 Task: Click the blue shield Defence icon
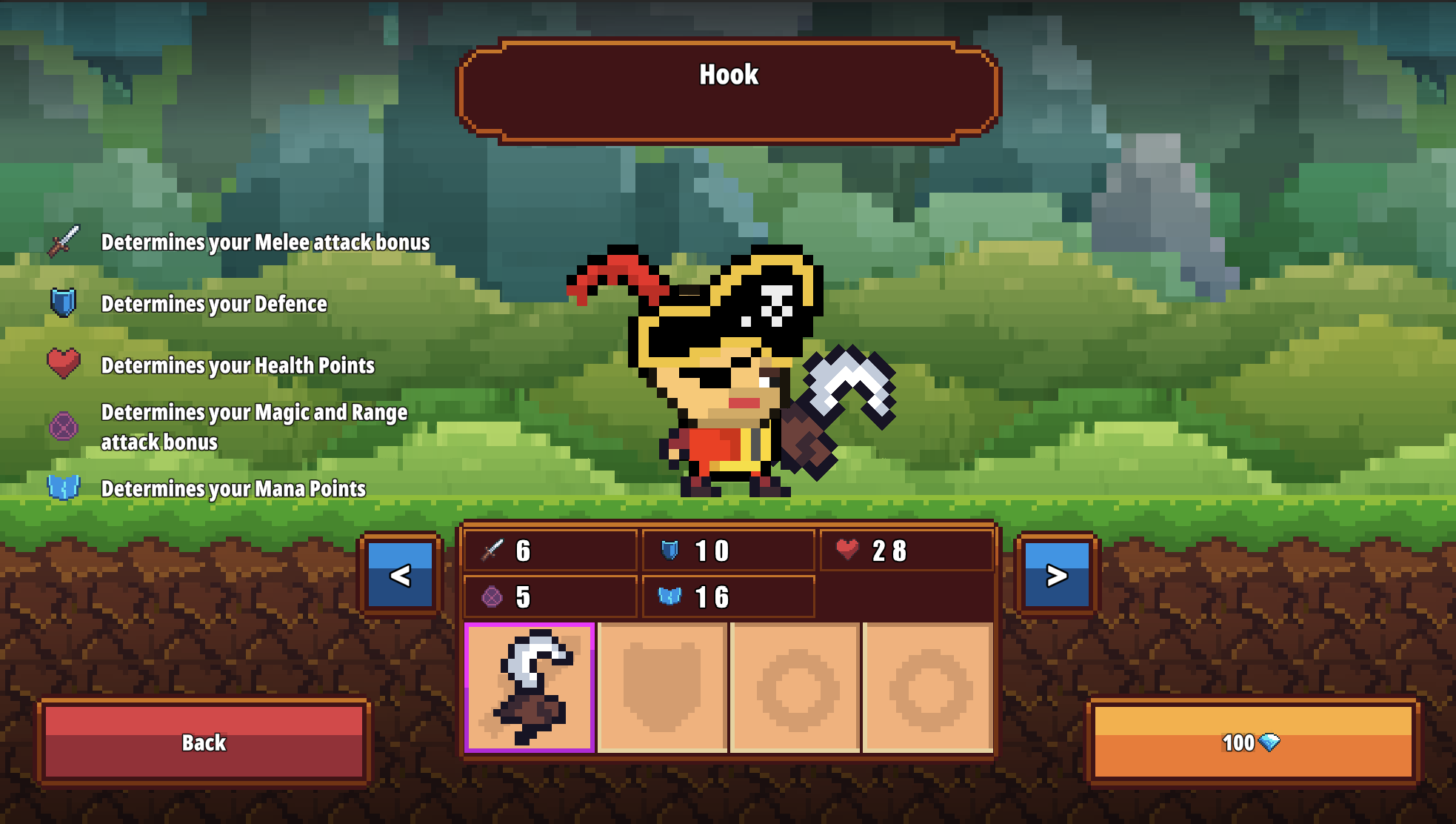(64, 302)
